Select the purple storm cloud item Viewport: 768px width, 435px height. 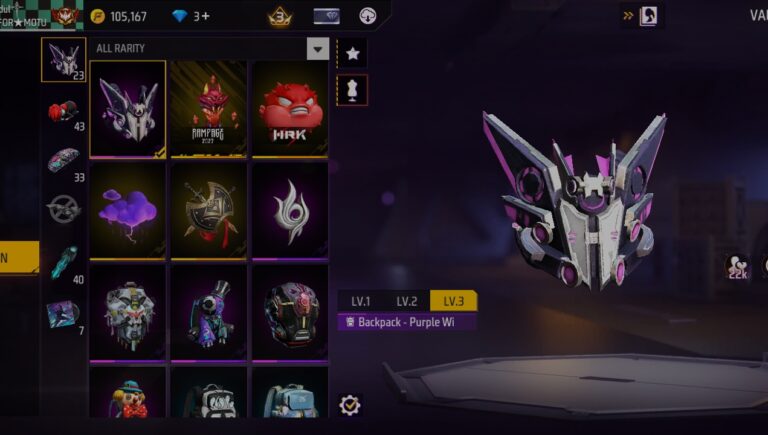(x=128, y=210)
